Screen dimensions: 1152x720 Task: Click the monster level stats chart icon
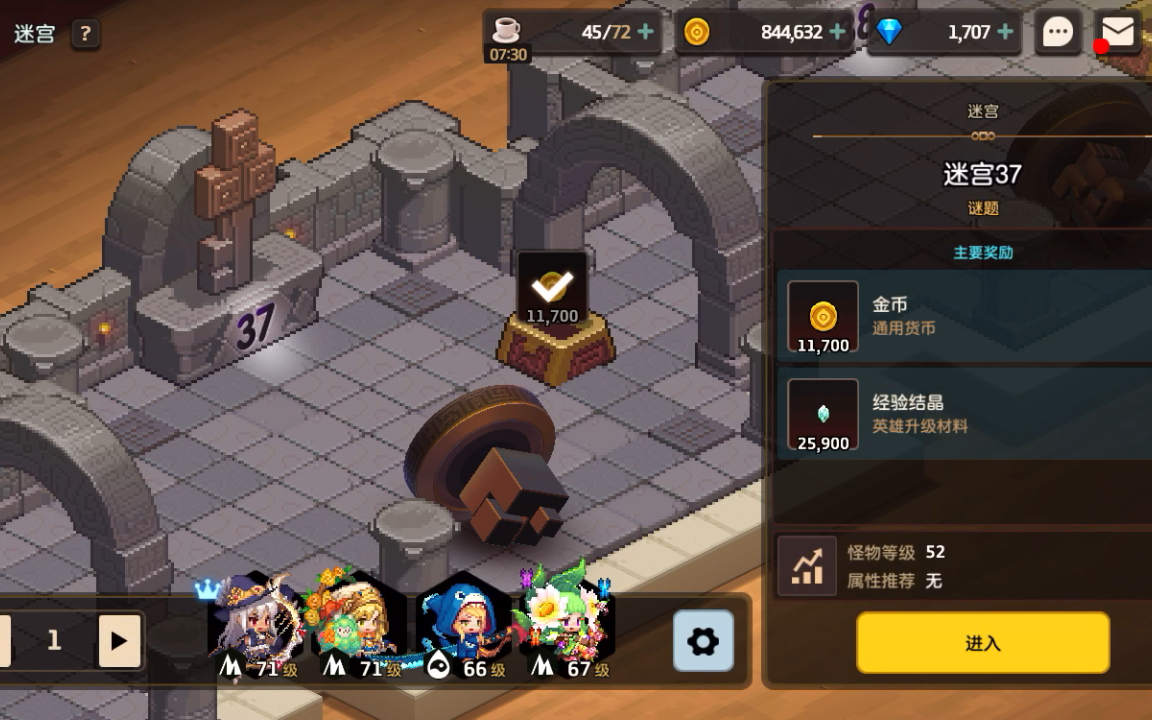click(807, 566)
